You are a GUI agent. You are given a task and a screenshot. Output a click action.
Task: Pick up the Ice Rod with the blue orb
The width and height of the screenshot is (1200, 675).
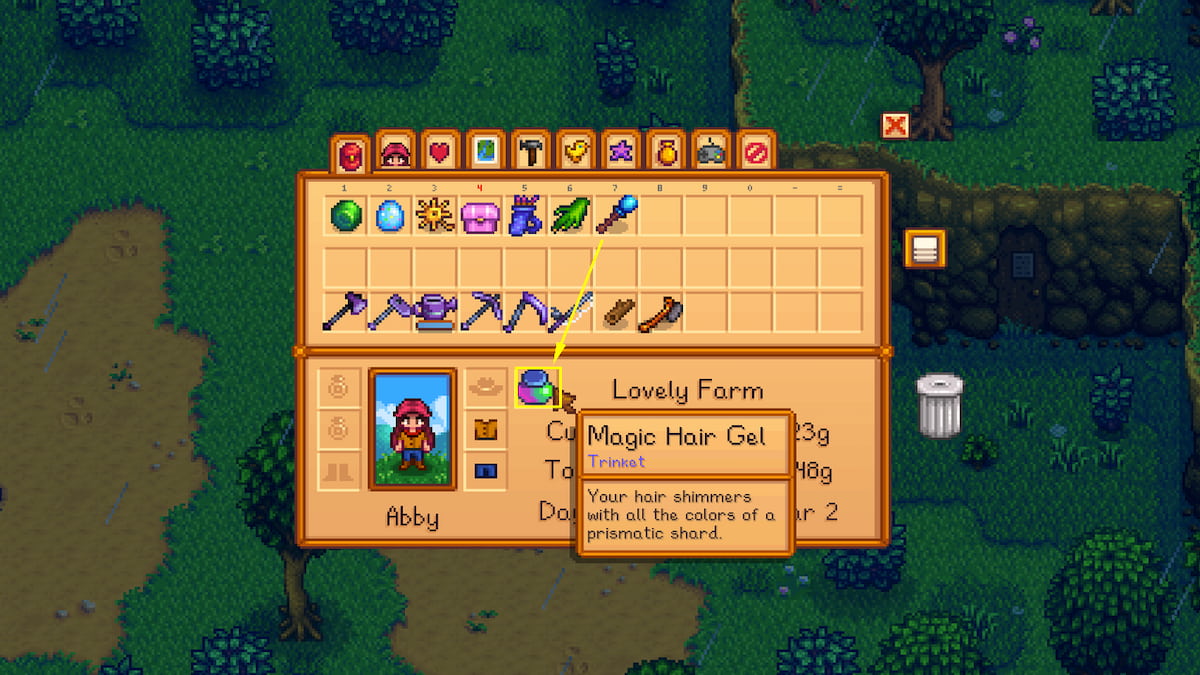tap(616, 215)
